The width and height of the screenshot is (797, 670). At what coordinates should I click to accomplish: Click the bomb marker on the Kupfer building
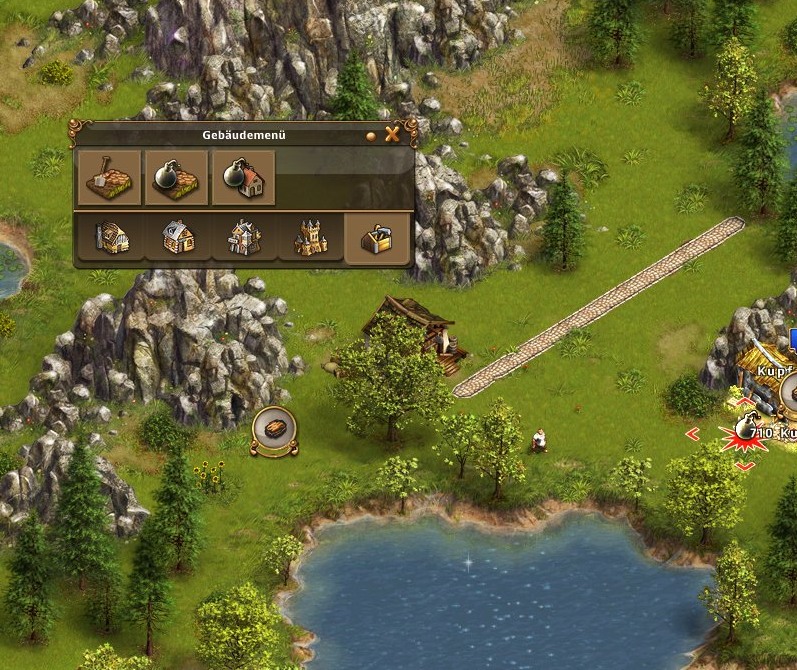[x=744, y=429]
